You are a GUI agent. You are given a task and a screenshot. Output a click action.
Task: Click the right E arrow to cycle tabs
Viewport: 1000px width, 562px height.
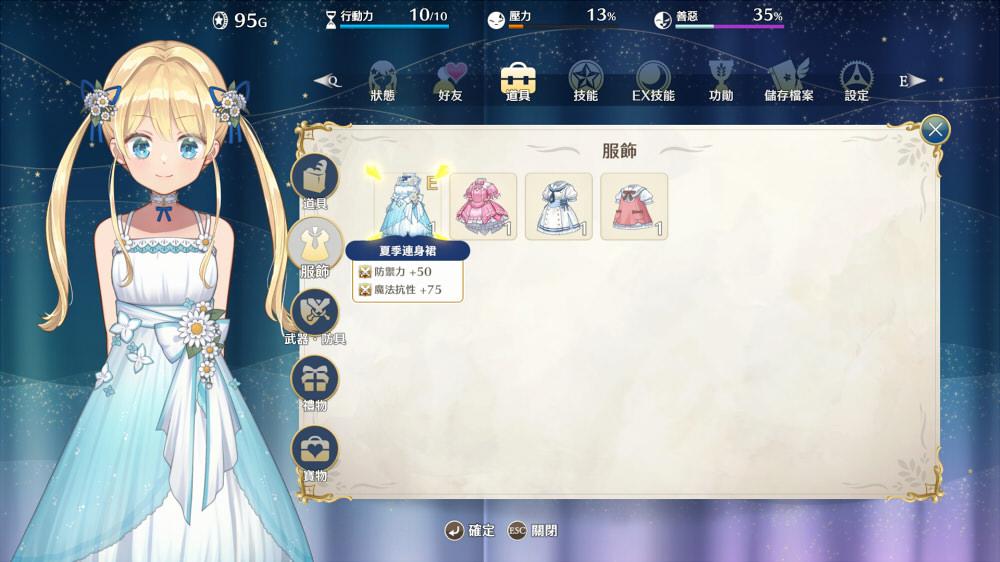[x=911, y=81]
